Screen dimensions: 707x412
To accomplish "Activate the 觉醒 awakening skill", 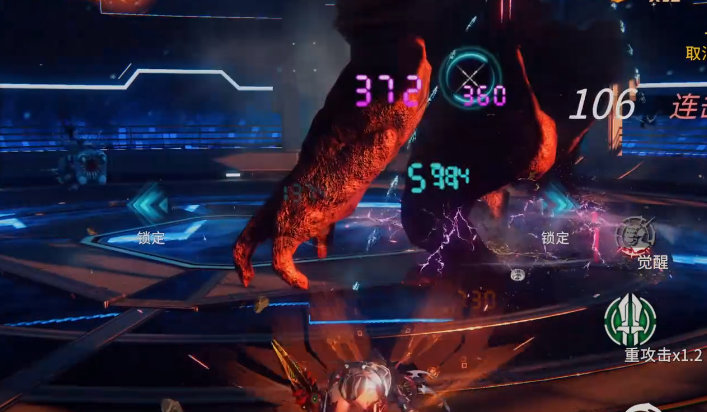I will (x=635, y=236).
